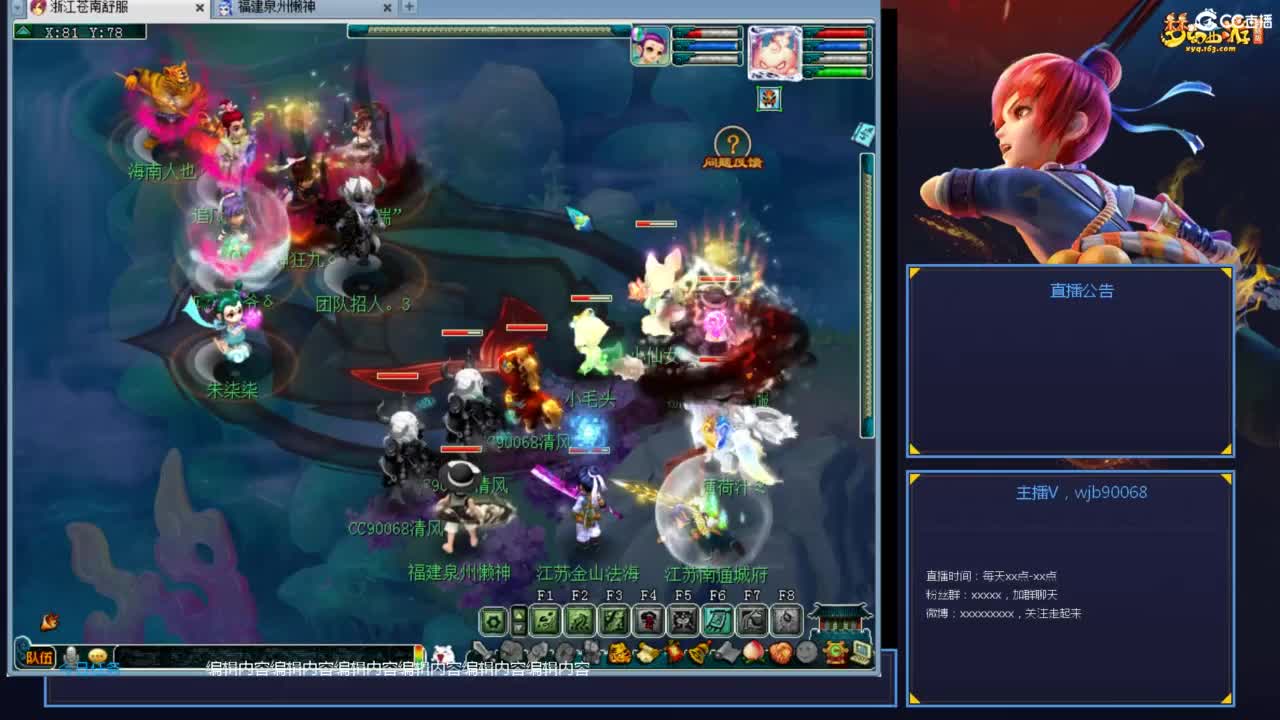Open the peach item in the bottom toolbar
The width and height of the screenshot is (1280, 720).
coord(751,654)
